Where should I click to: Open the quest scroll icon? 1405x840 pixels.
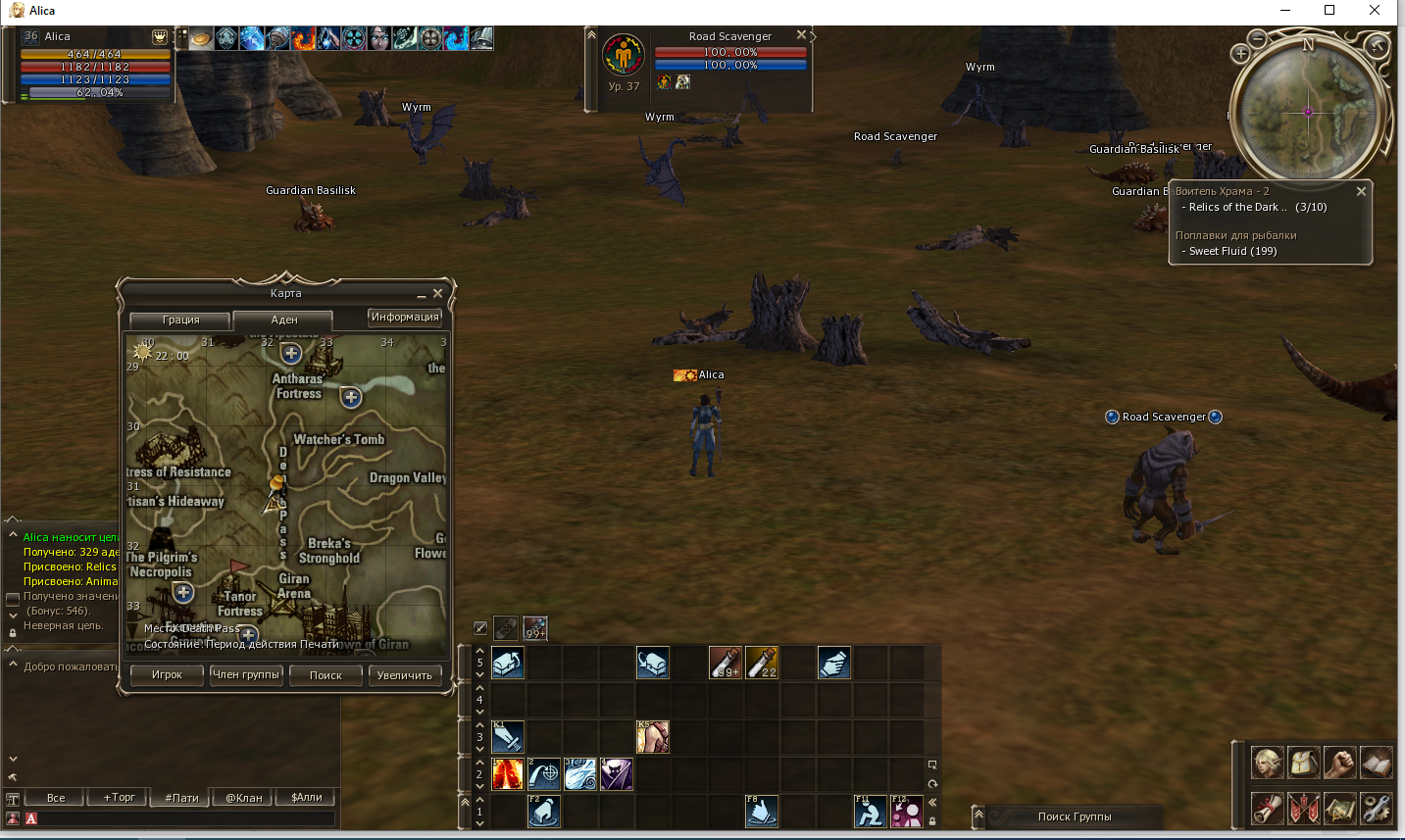(x=1267, y=808)
